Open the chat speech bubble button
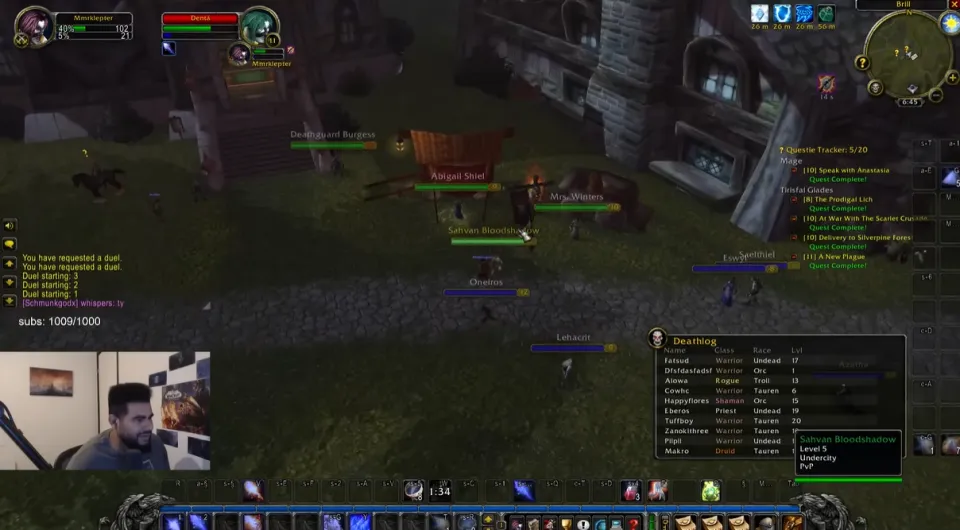 (10, 244)
